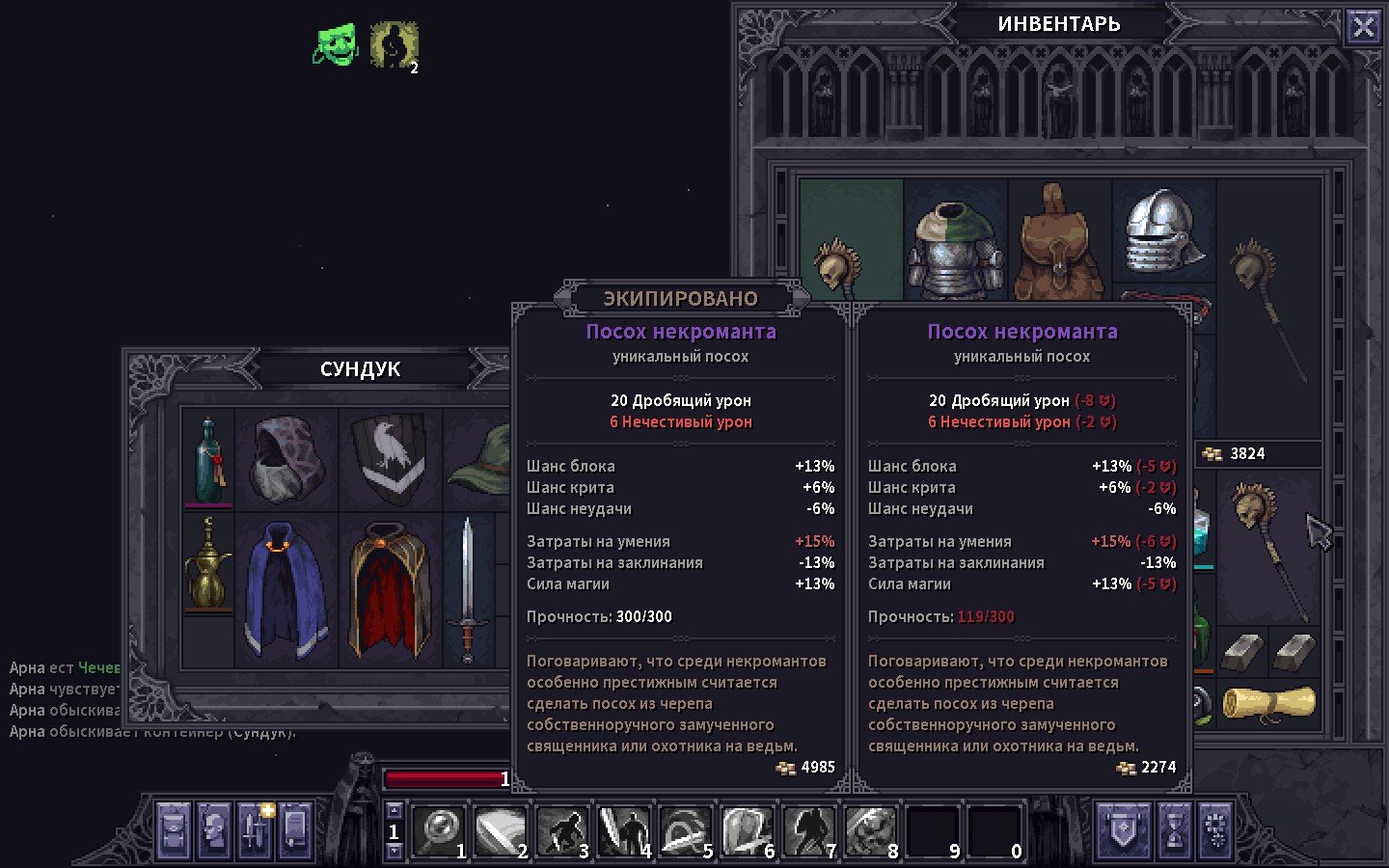The image size is (1389, 868).
Task: Activate the magnifying glass skill in hotbar slot 1
Action: [440, 830]
